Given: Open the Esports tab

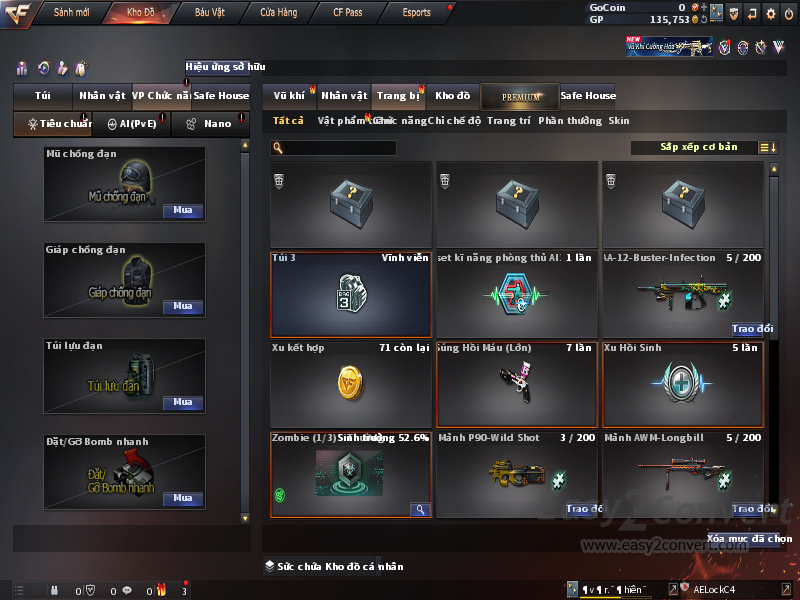Looking at the screenshot, I should tap(416, 13).
